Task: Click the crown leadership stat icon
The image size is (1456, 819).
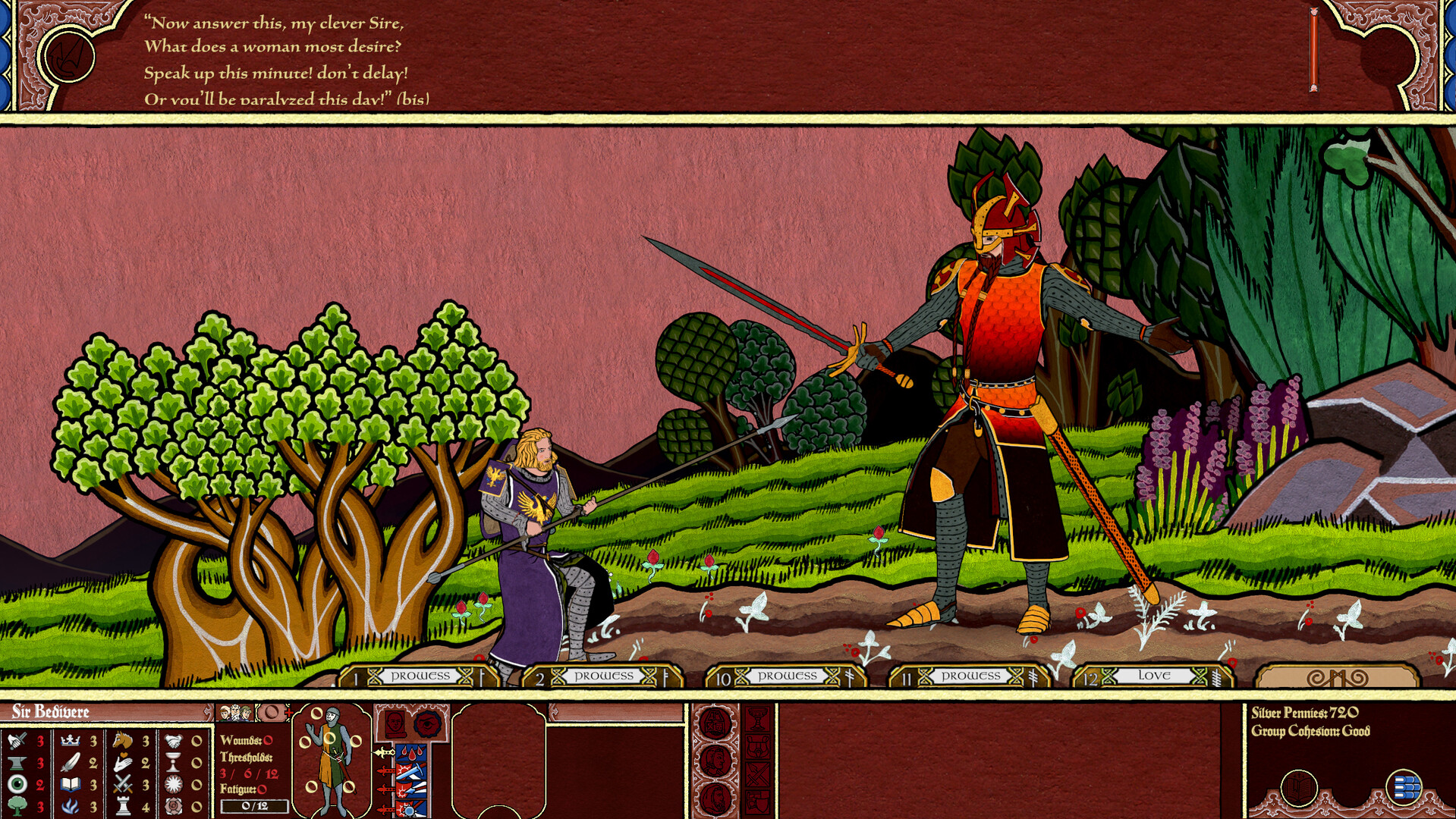Action: click(68, 741)
